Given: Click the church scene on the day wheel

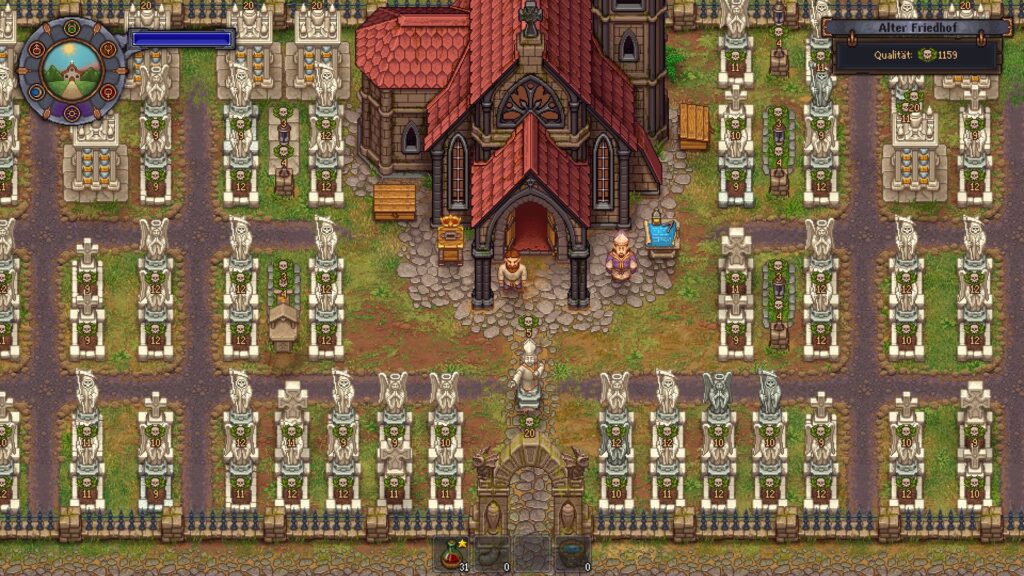Looking at the screenshot, I should [x=71, y=69].
